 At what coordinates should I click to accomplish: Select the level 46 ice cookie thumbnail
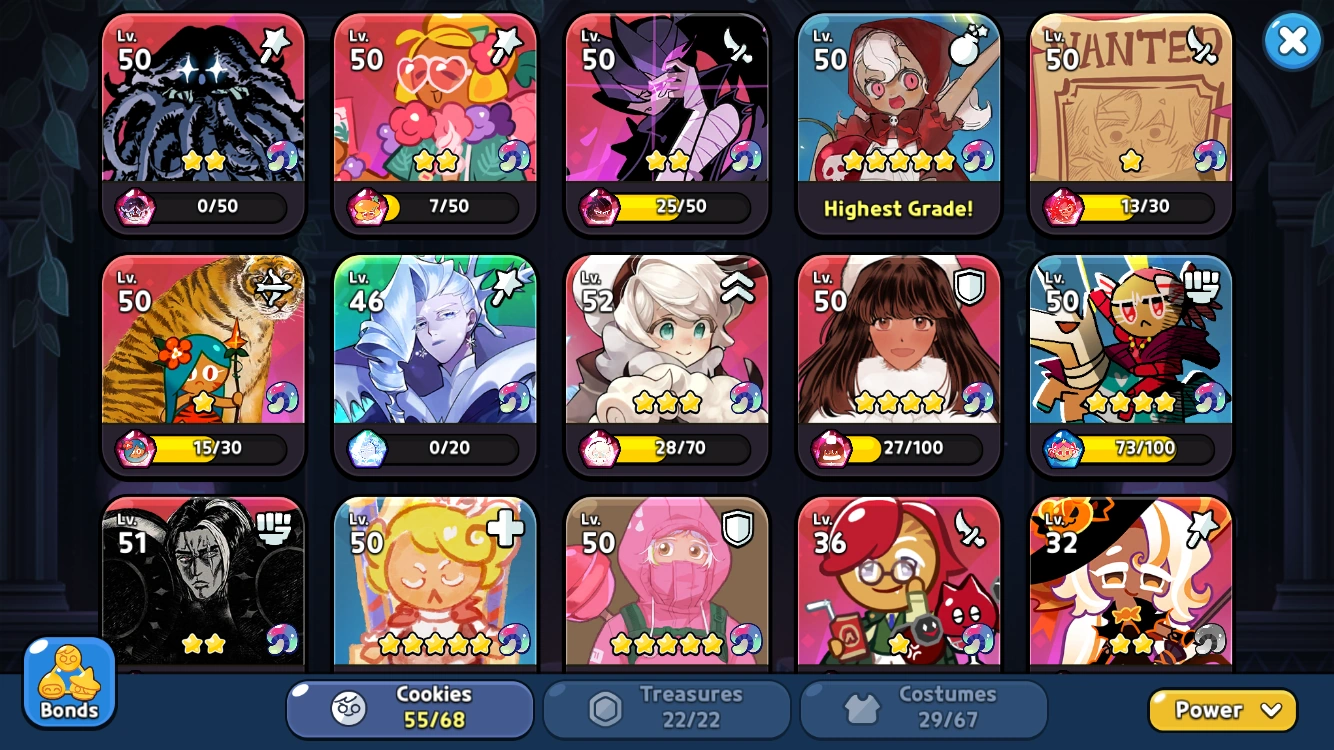tap(435, 340)
